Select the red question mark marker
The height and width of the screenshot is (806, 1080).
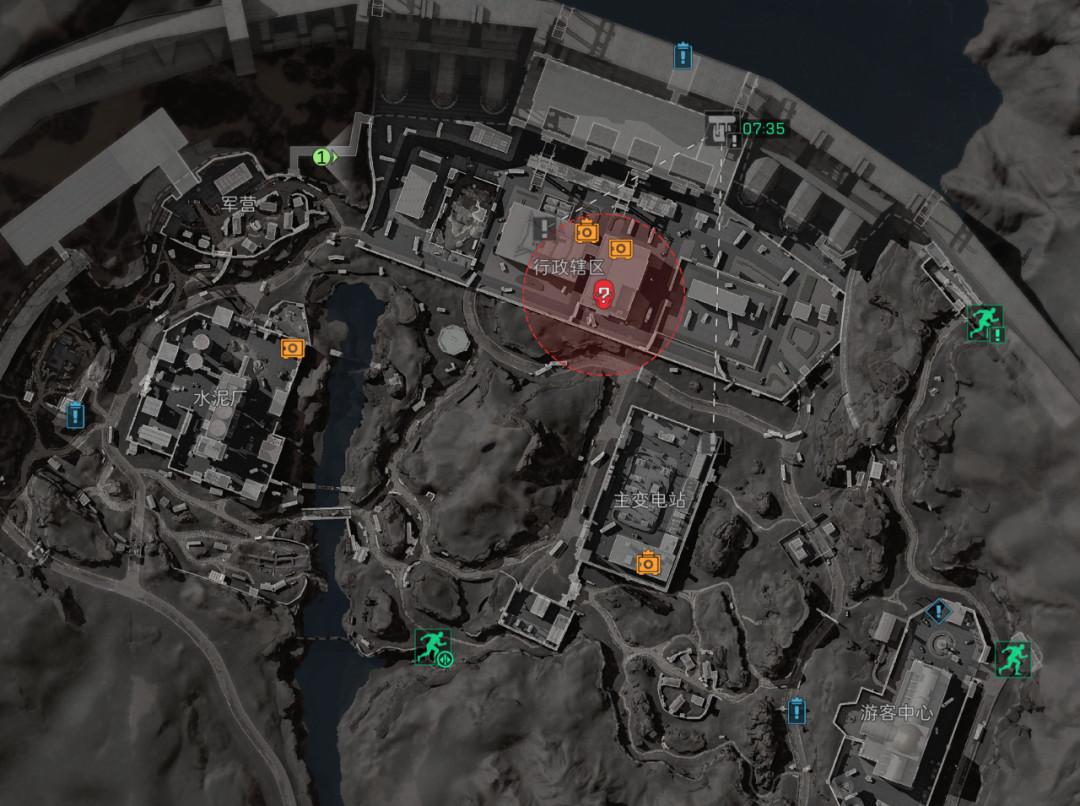[604, 294]
